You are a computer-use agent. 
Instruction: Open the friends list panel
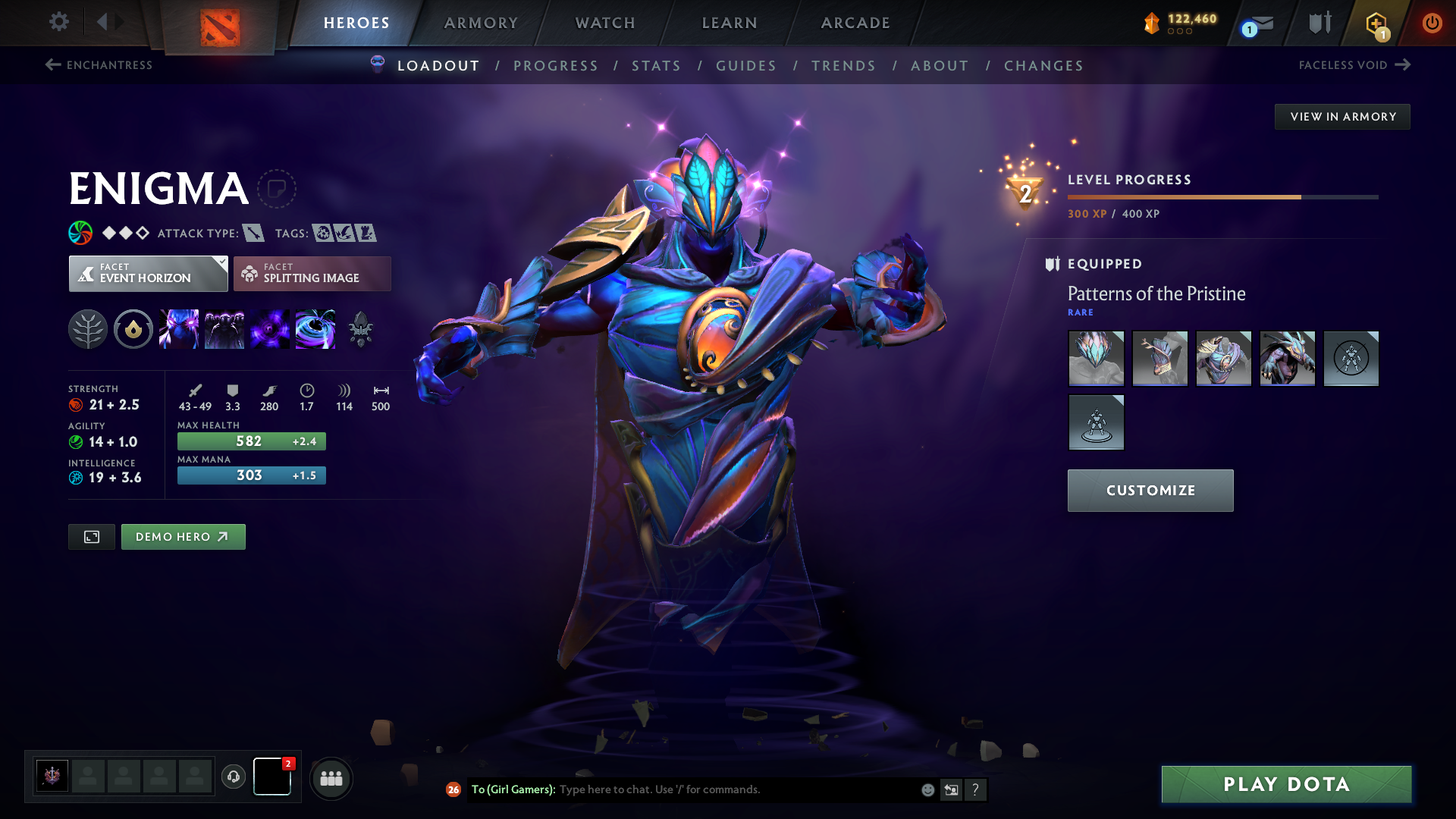[x=331, y=778]
